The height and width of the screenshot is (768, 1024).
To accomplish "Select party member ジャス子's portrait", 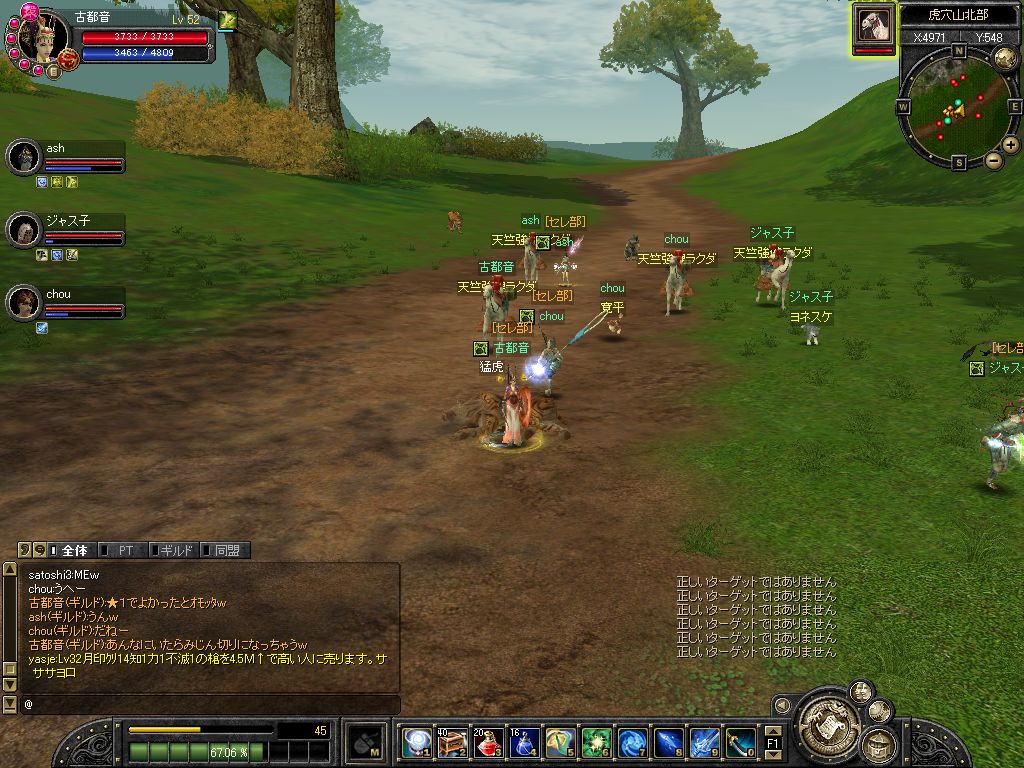I will tap(23, 230).
